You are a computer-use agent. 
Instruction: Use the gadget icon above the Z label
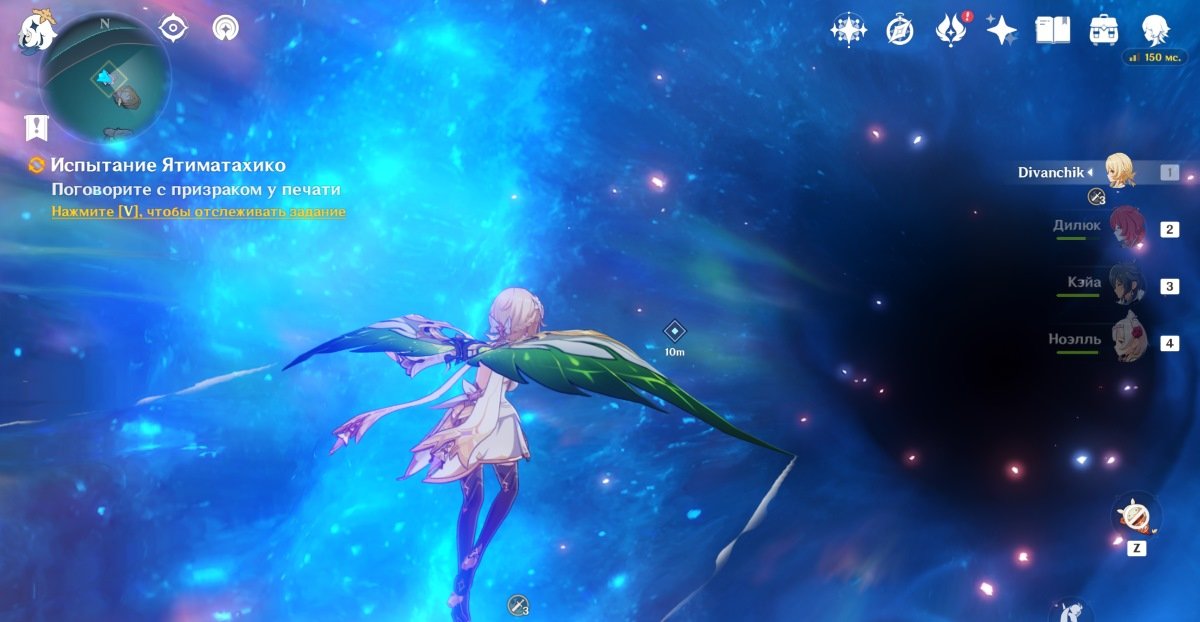[1136, 516]
